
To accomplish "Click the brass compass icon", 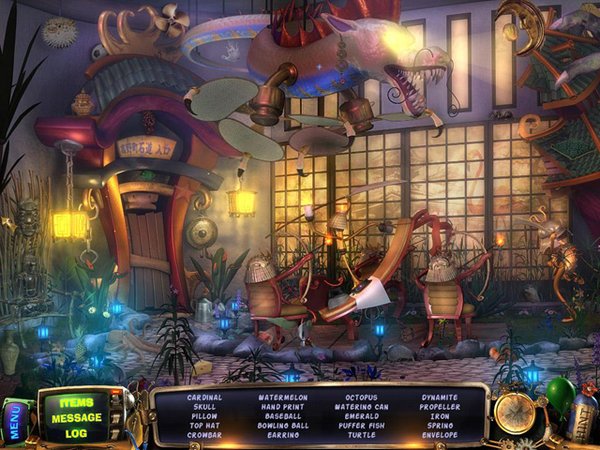I will pyautogui.click(x=516, y=413).
